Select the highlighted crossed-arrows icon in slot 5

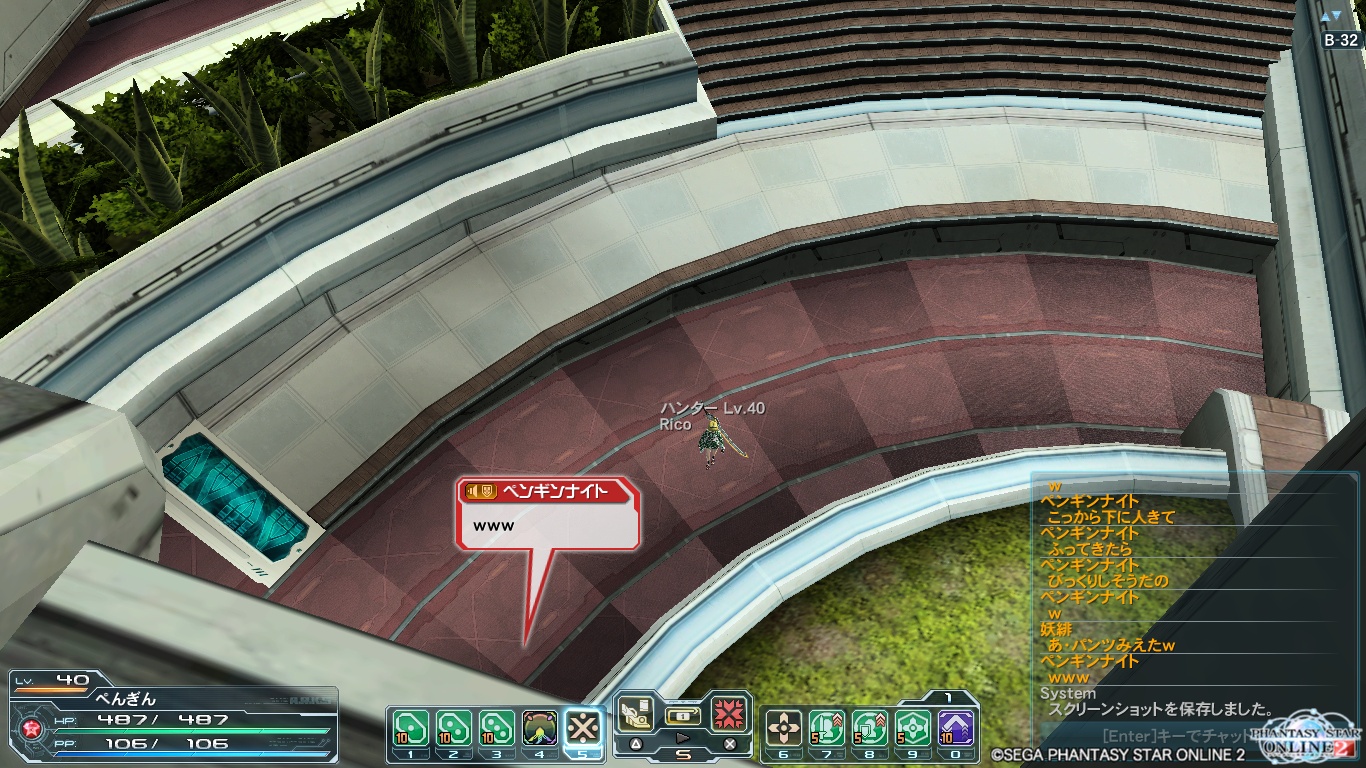pos(583,727)
